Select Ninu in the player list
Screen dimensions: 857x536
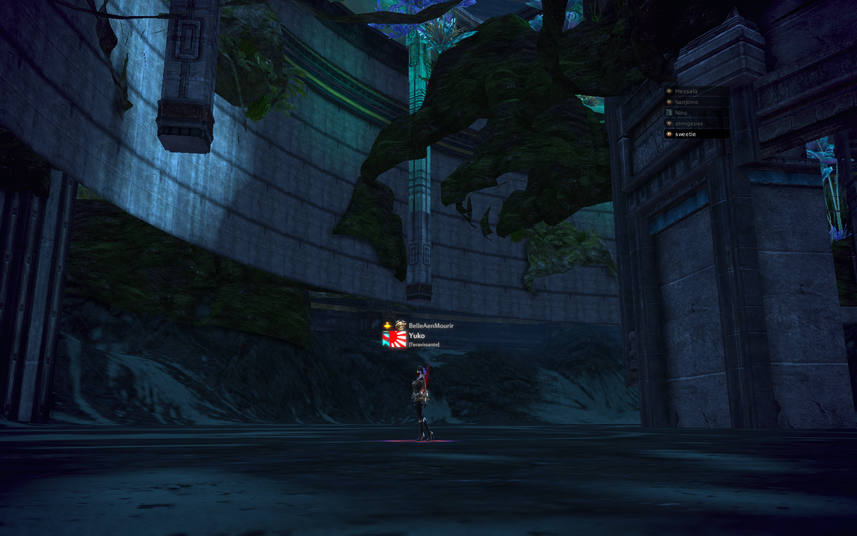coord(682,113)
